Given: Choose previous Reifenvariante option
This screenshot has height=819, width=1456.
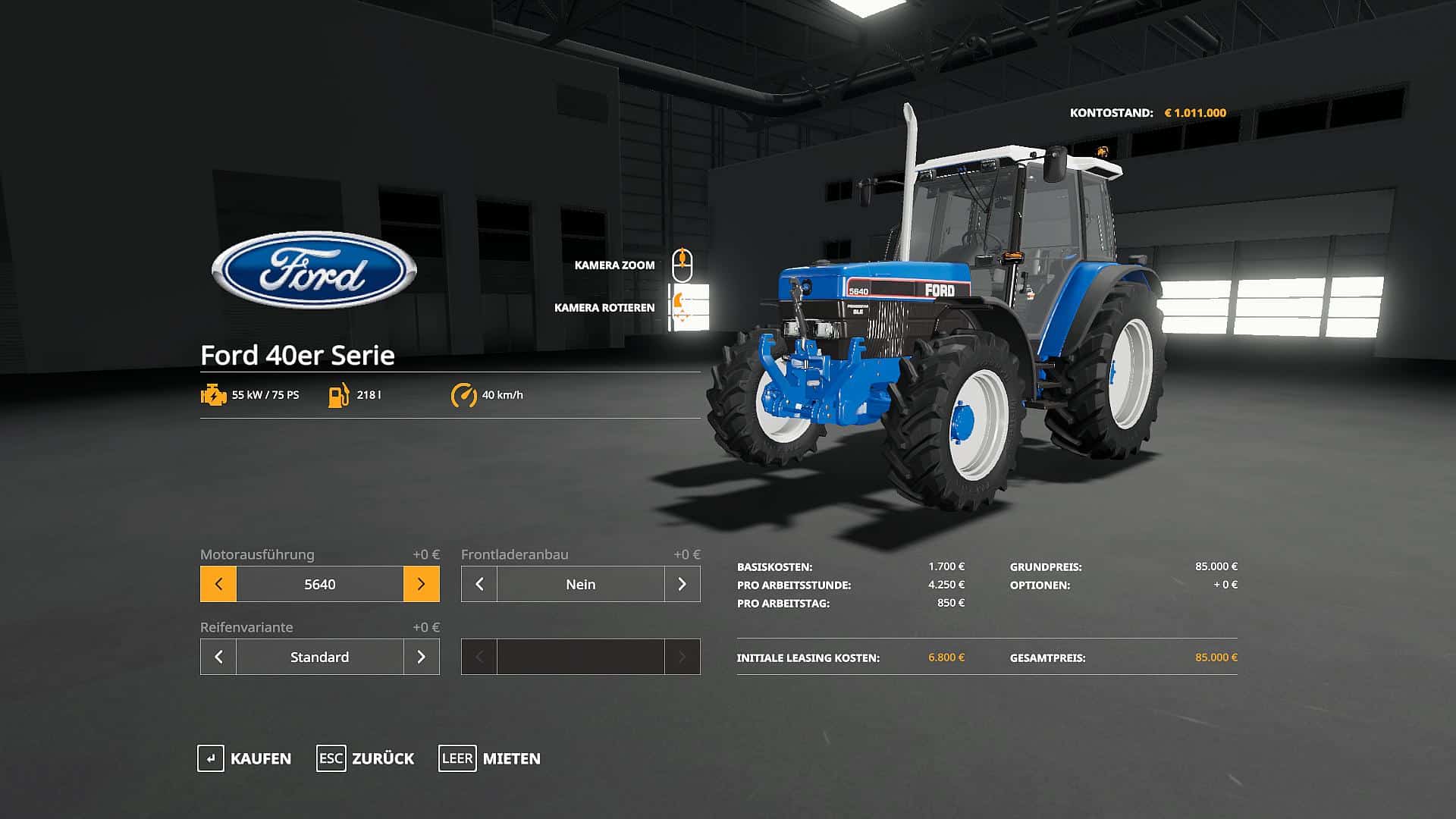Looking at the screenshot, I should tap(218, 657).
